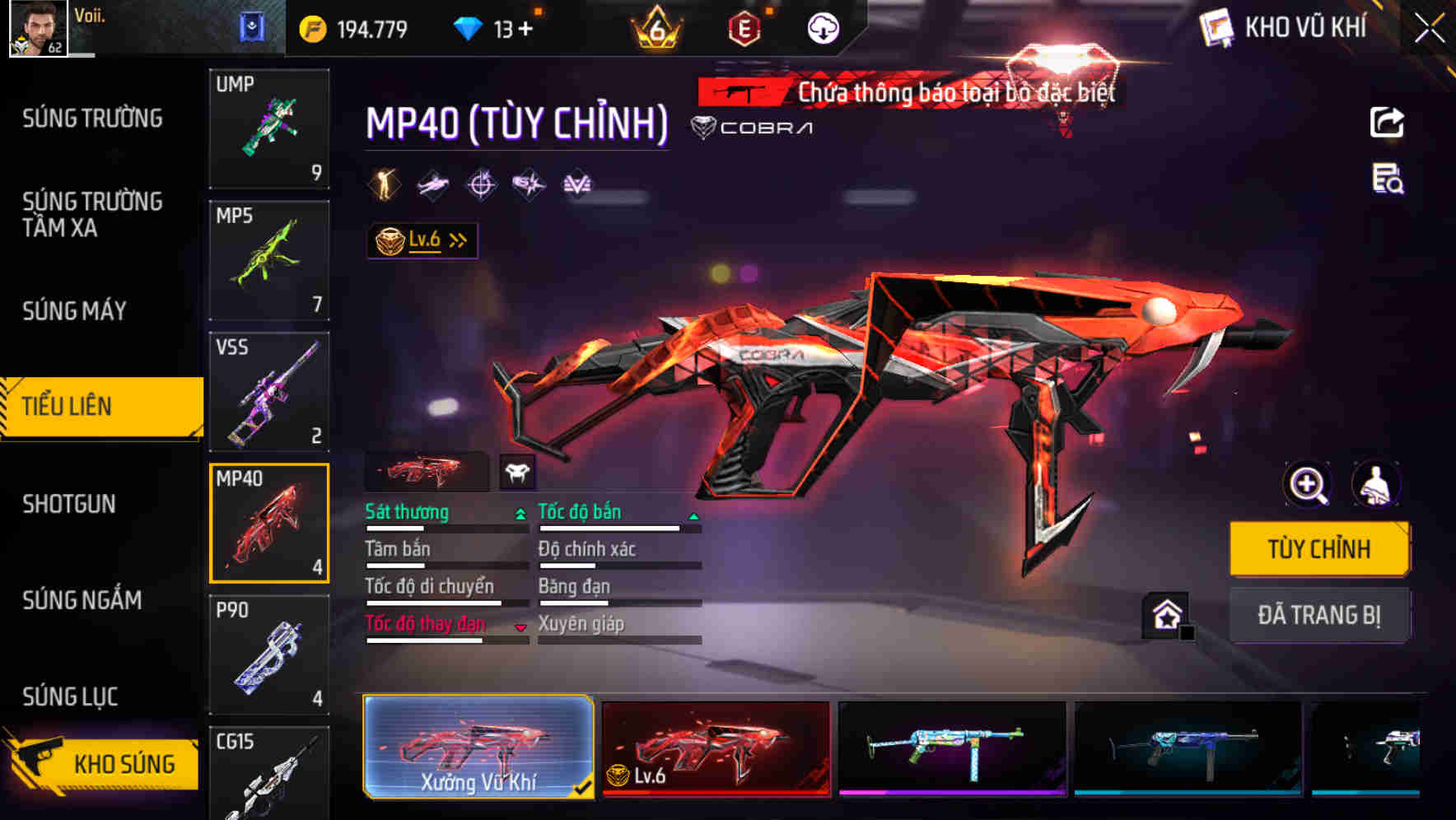Open the share weapon icon at top right
1456x820 pixels.
coord(1388,122)
